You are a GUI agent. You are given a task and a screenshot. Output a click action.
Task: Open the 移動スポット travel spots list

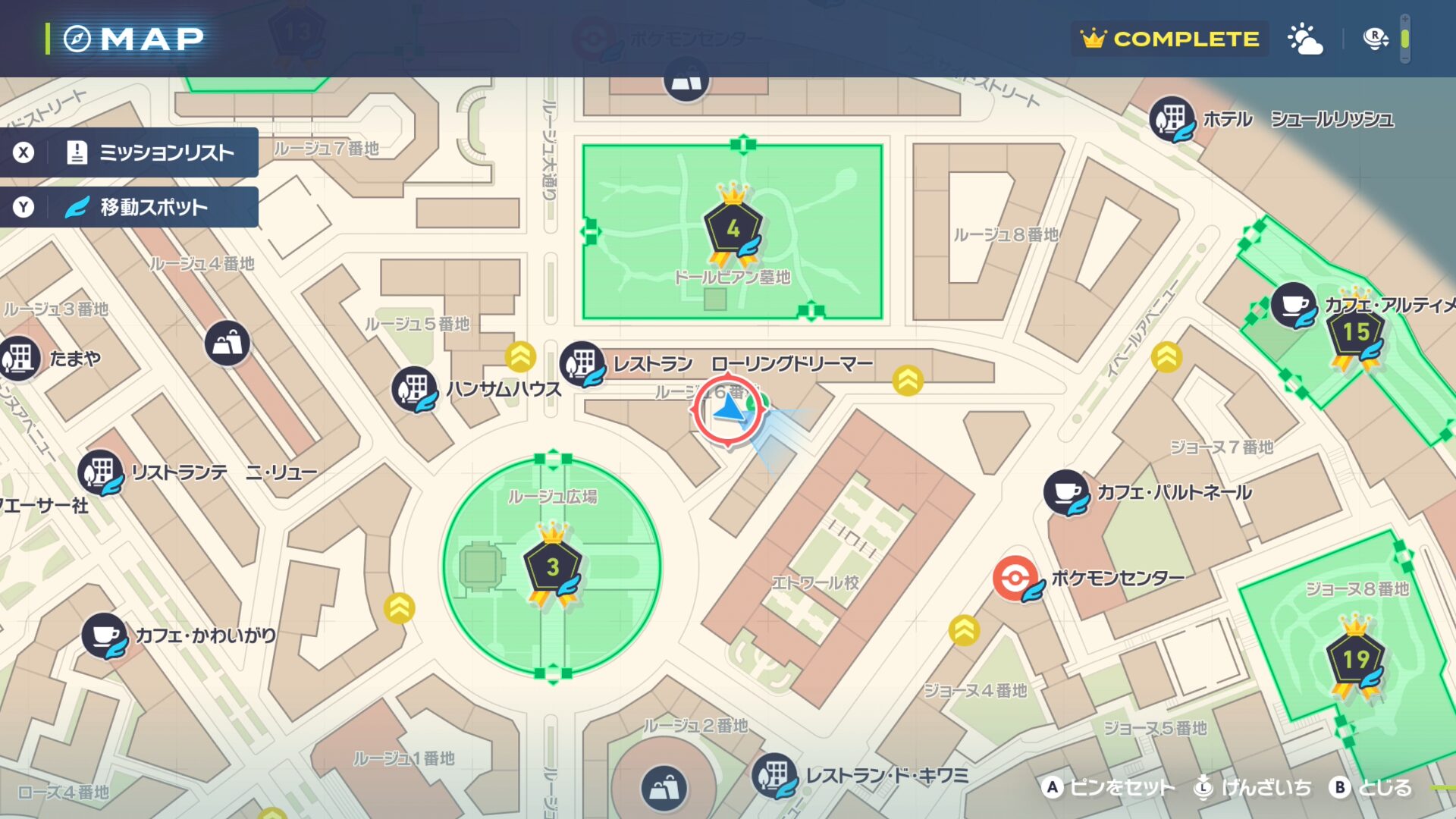point(129,207)
